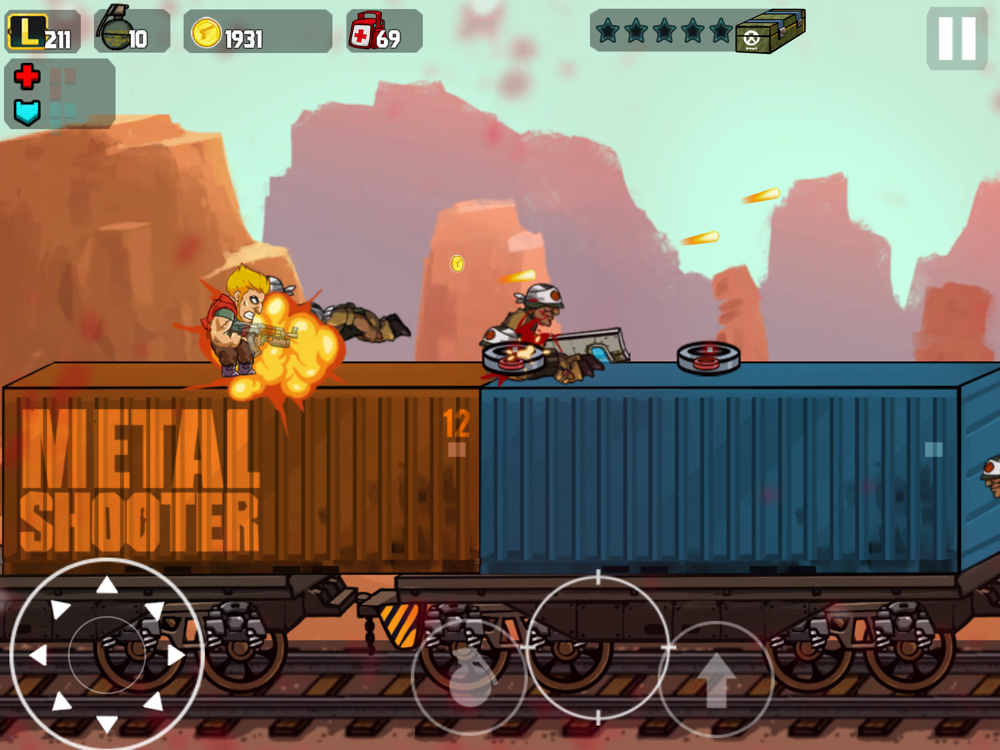Tap the crosshair fire button
This screenshot has width=1000, height=750.
point(598,647)
